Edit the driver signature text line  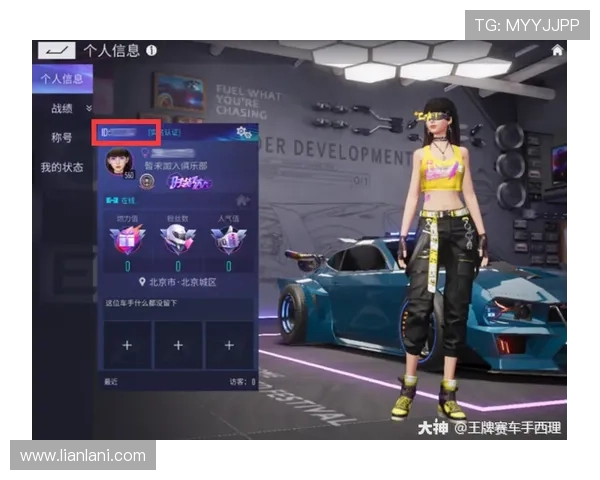click(x=148, y=302)
